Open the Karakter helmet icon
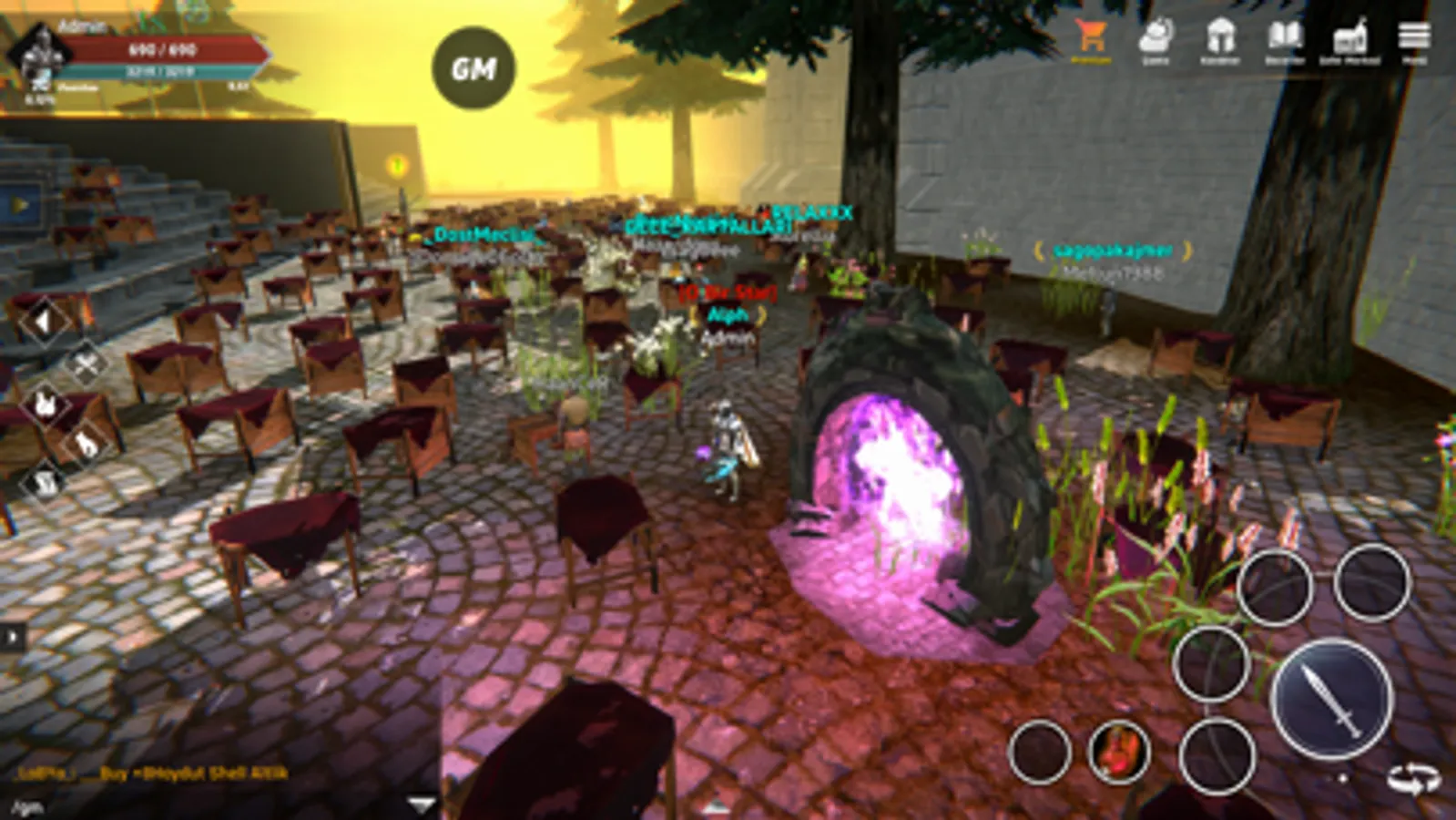Viewport: 1456px width, 820px height. point(1220,38)
